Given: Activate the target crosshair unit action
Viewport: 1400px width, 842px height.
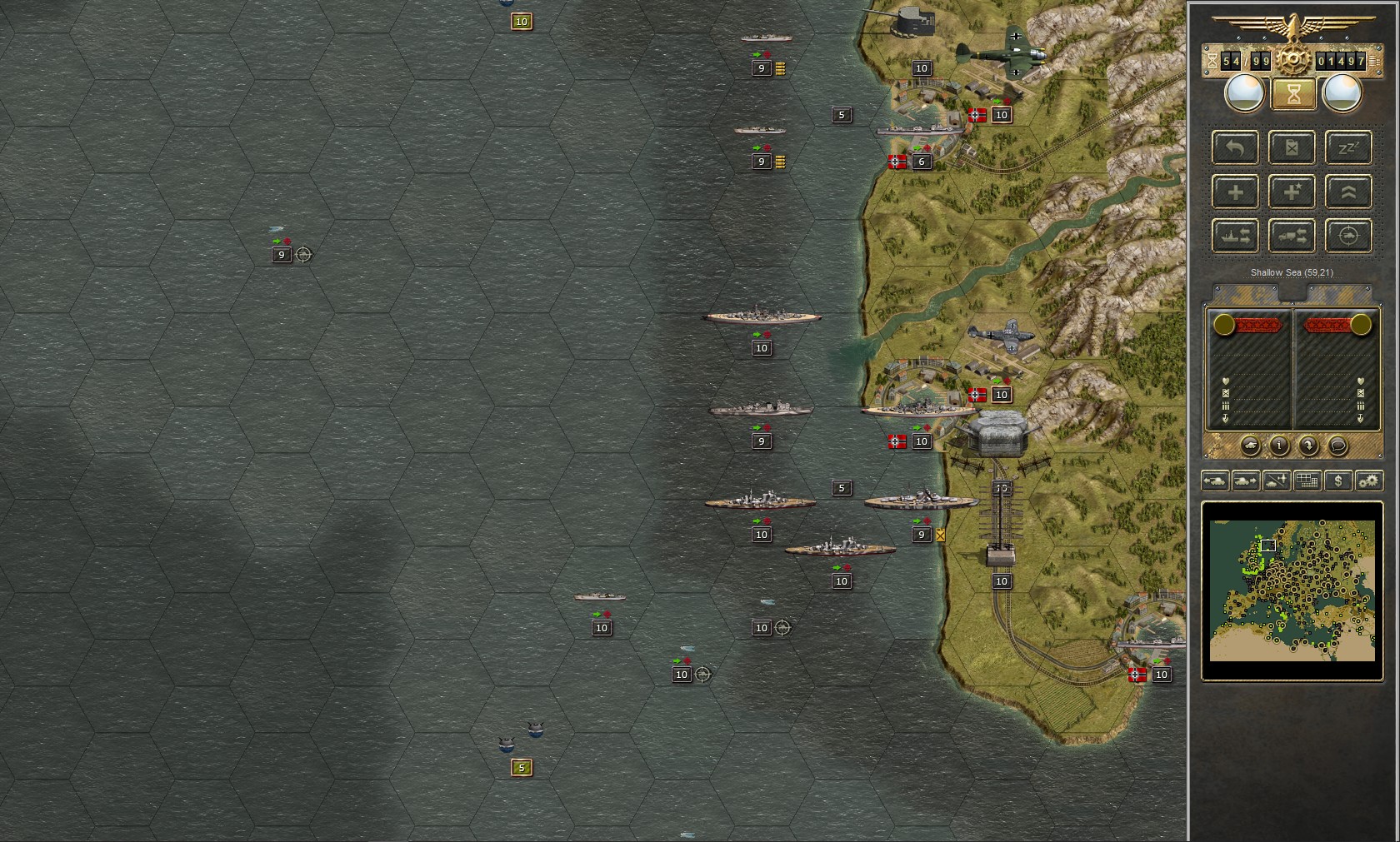Looking at the screenshot, I should click(x=1349, y=236).
